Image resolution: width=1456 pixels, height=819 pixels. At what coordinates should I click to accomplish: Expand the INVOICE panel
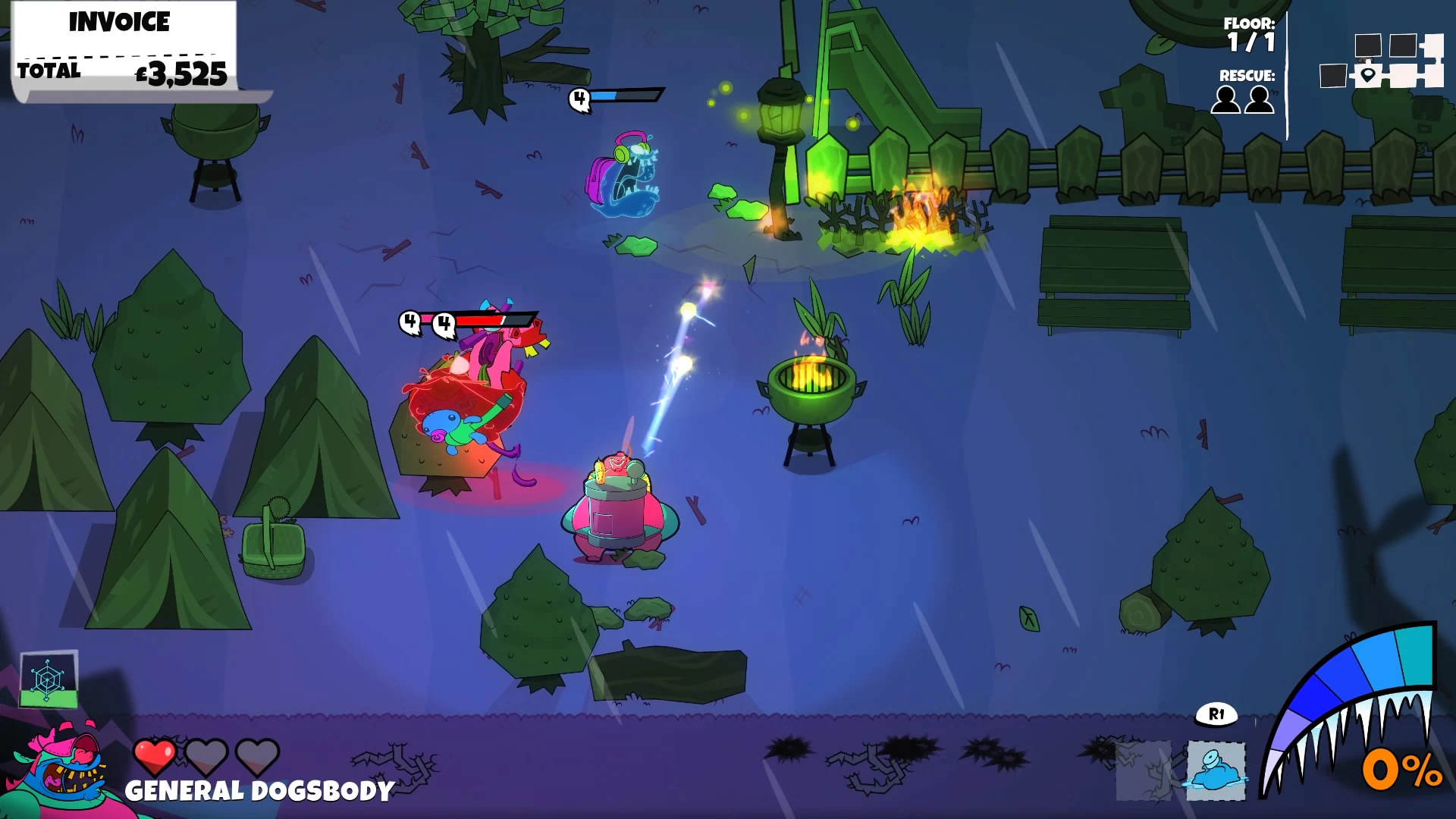click(x=118, y=21)
